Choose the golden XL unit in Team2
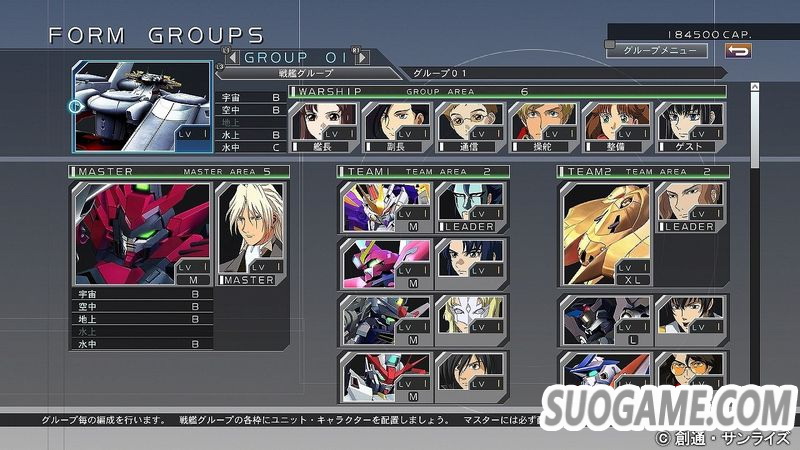 [606, 233]
